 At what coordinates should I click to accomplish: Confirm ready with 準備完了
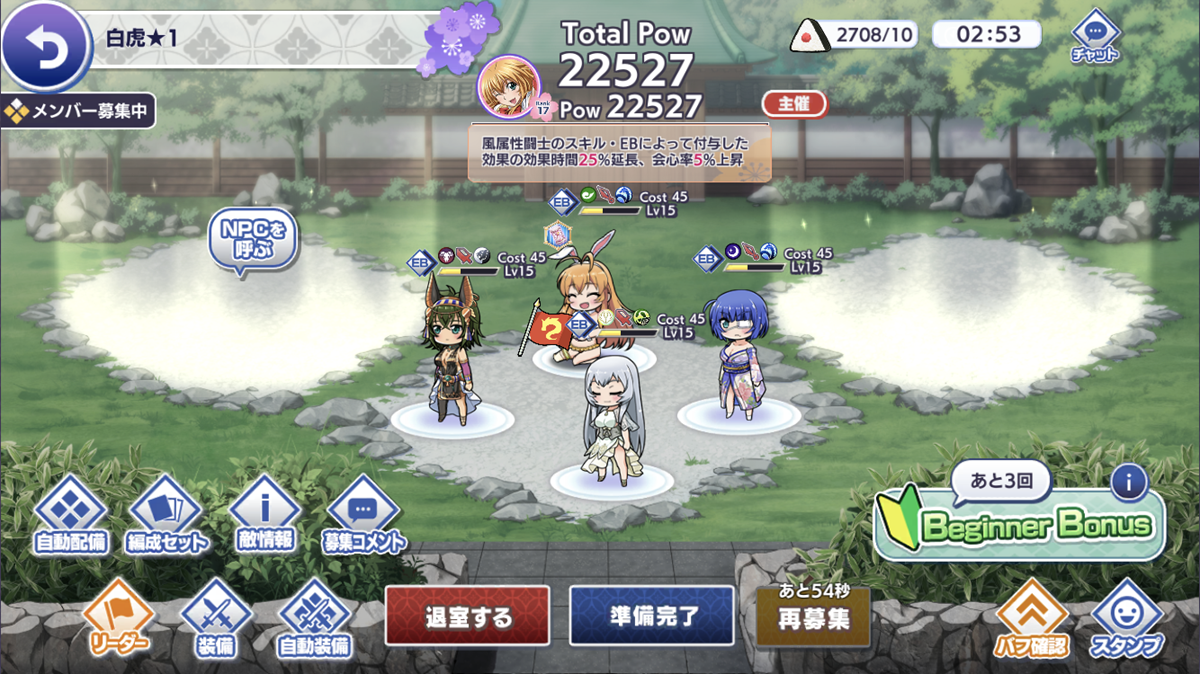click(x=651, y=616)
